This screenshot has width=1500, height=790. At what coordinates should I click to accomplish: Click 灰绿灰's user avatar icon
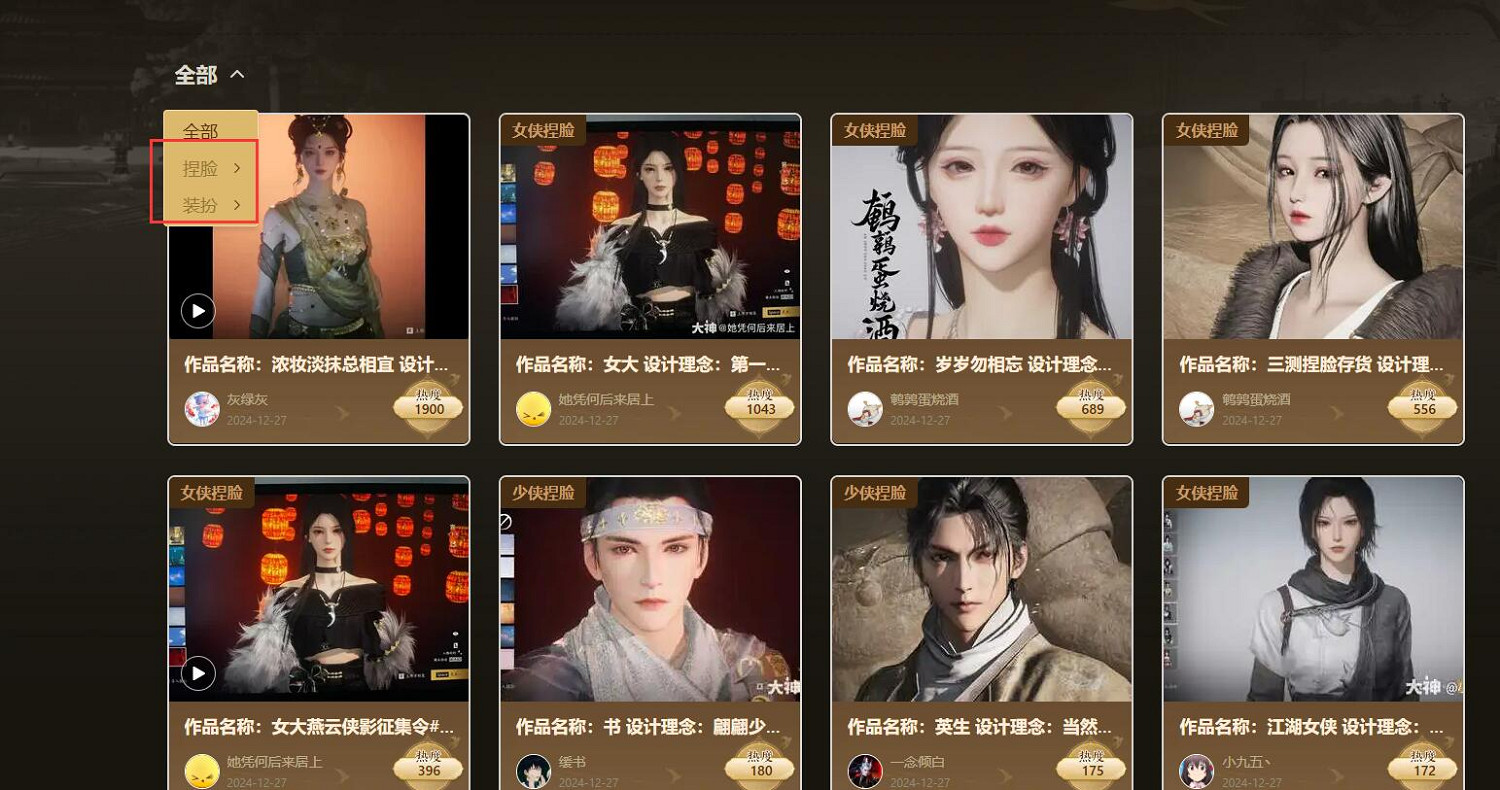click(x=201, y=408)
